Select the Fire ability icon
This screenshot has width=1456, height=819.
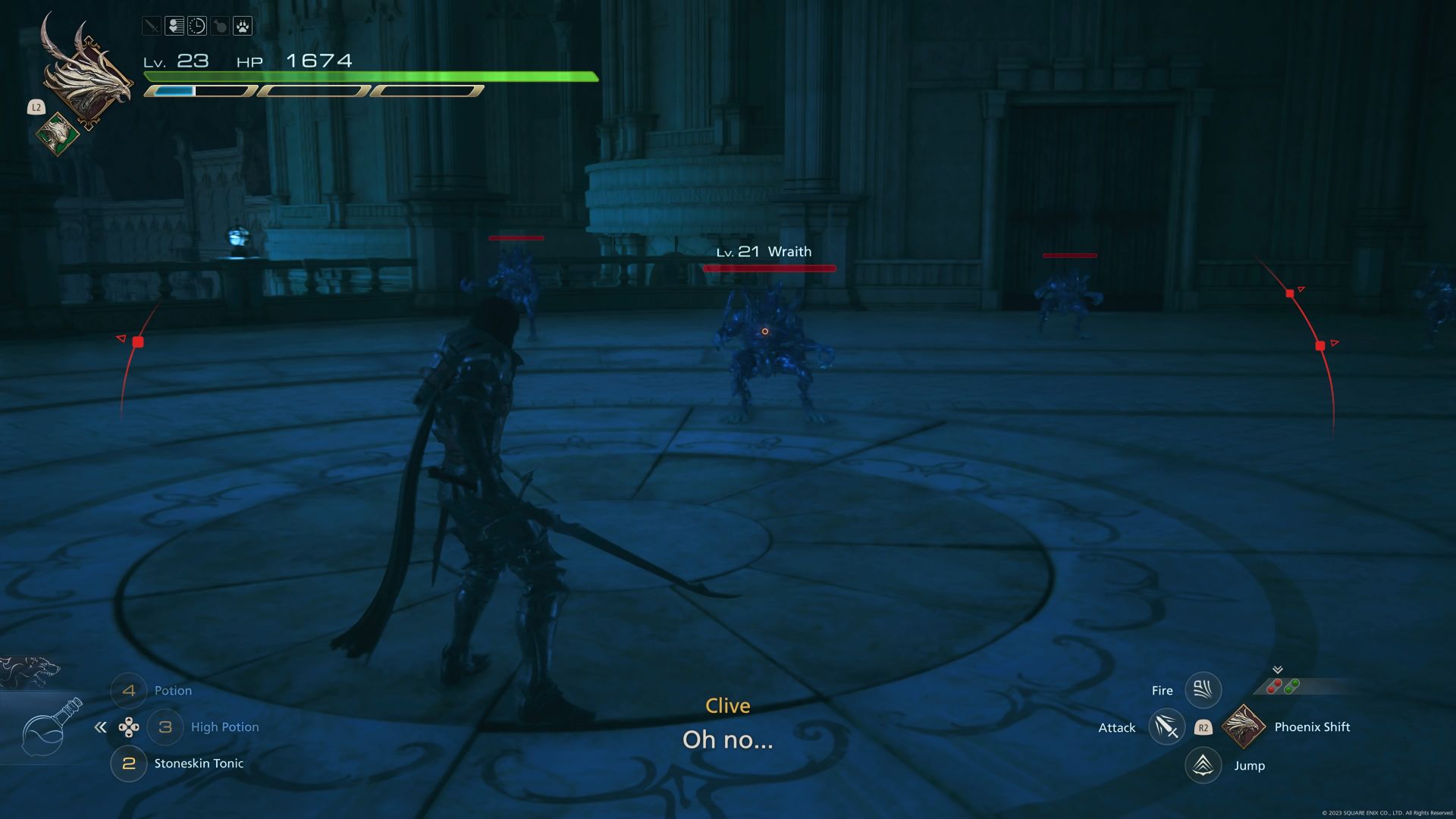1202,690
